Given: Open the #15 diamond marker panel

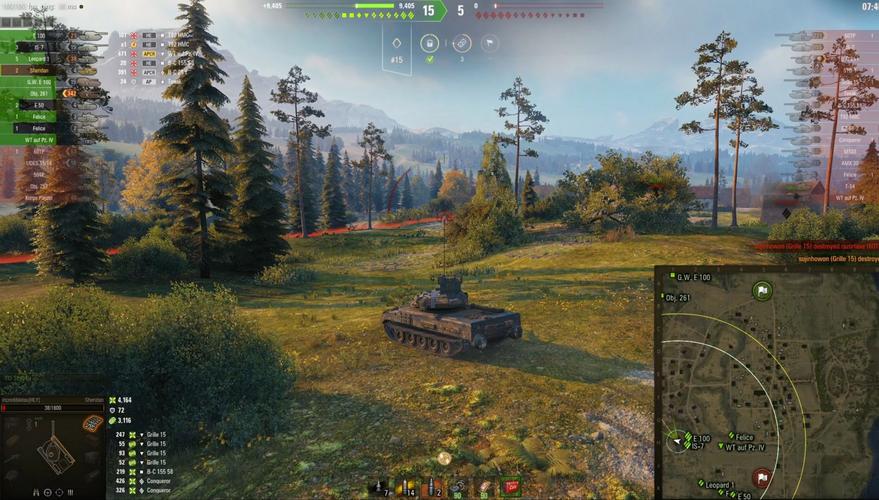Looking at the screenshot, I should [x=397, y=48].
